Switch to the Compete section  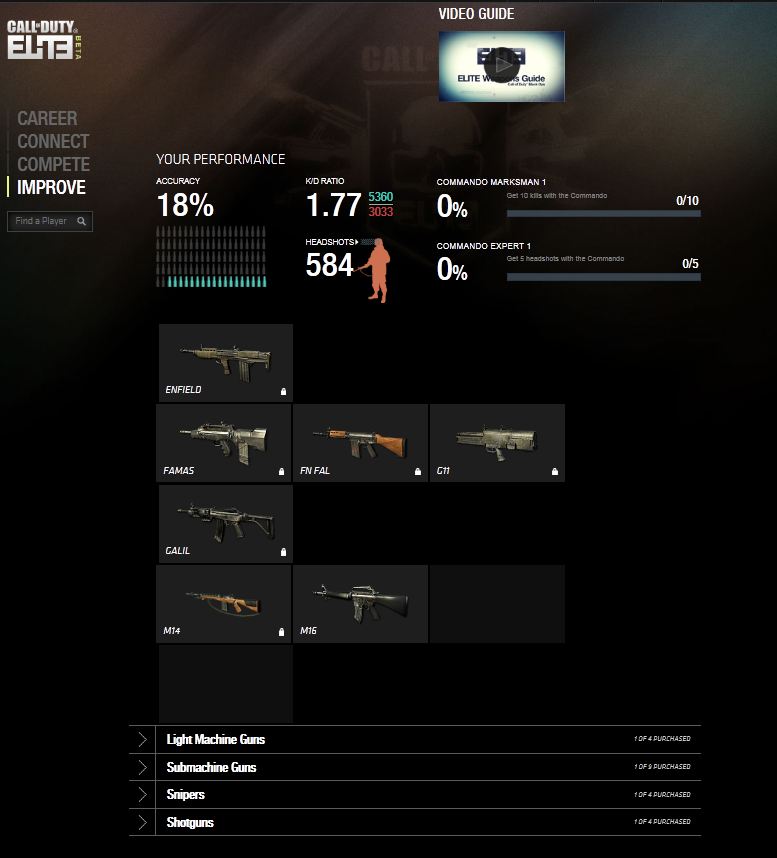(53, 165)
